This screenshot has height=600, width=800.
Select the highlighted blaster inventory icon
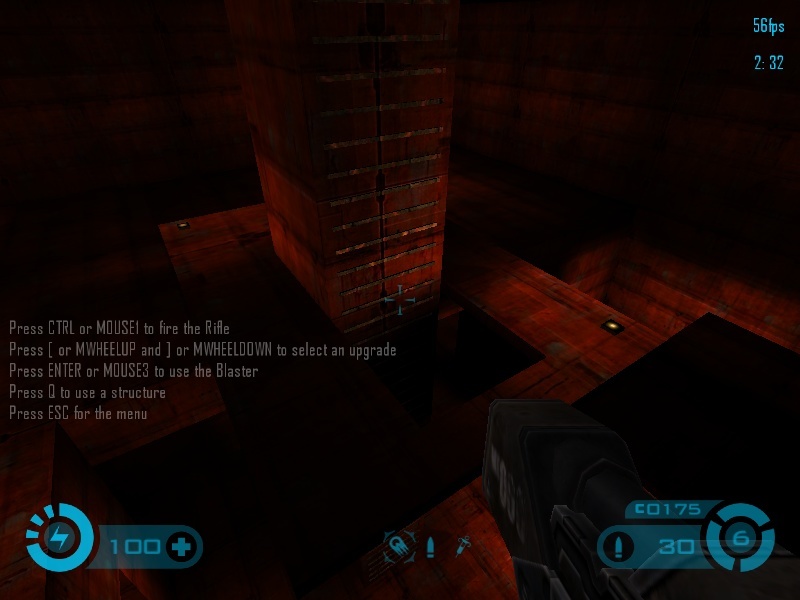(x=399, y=546)
